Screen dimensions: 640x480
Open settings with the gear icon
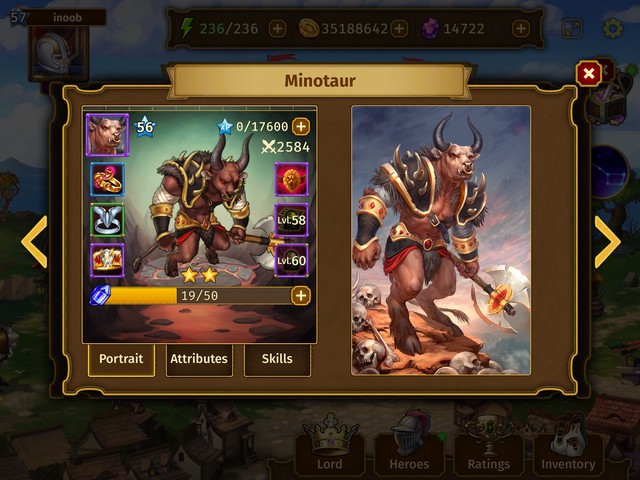tap(612, 29)
